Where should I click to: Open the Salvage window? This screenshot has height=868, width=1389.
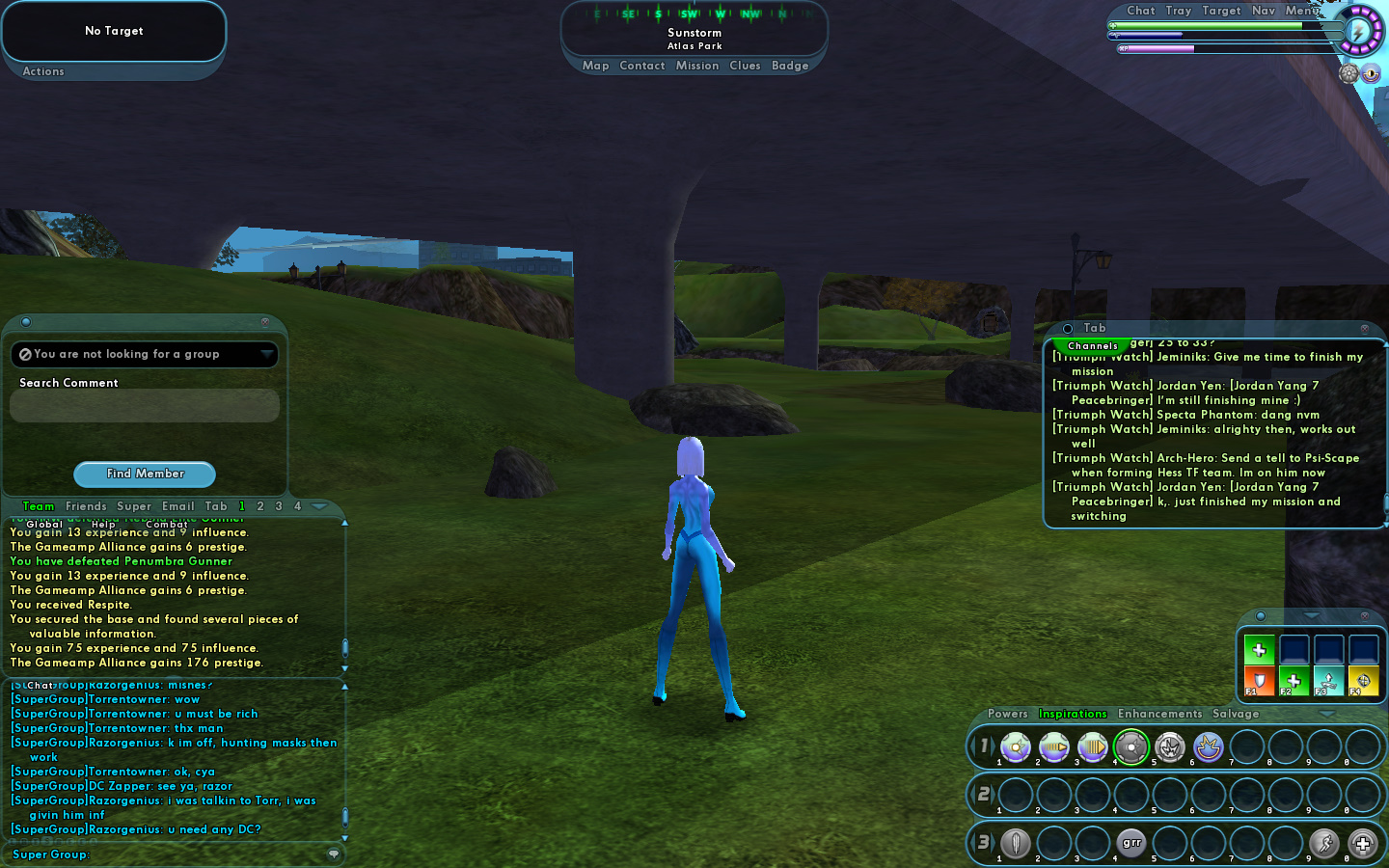(1236, 714)
